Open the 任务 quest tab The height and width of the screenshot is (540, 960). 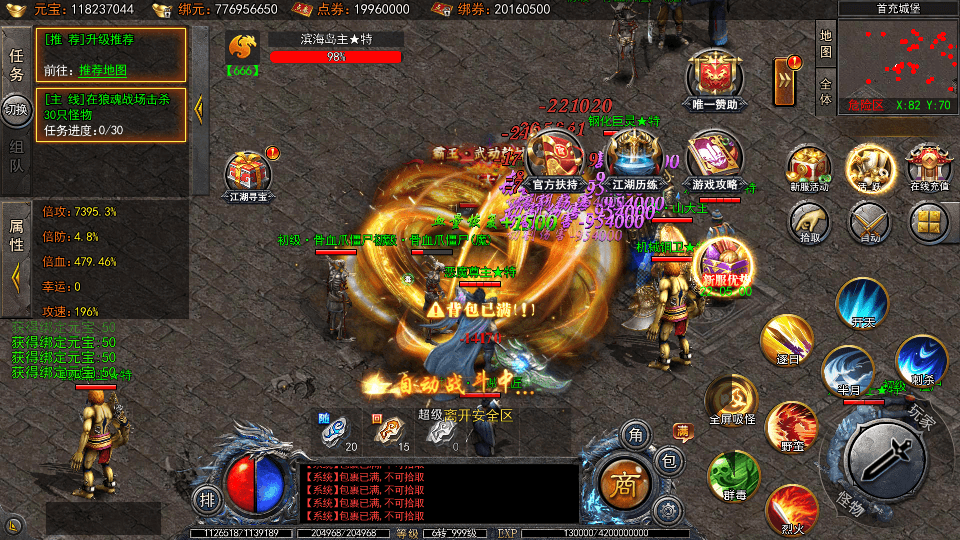point(17,65)
